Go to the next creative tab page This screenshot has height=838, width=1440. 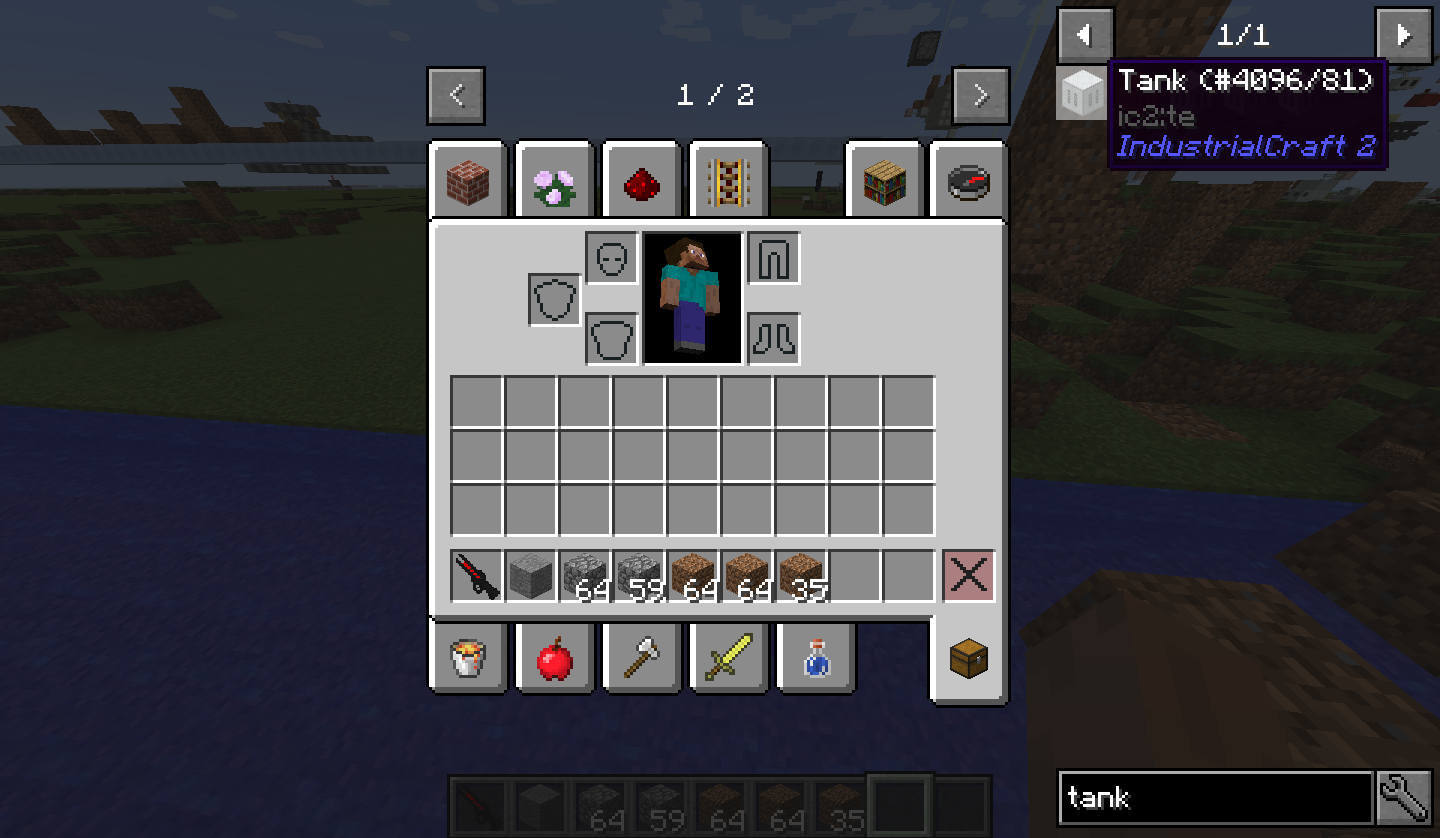(980, 96)
